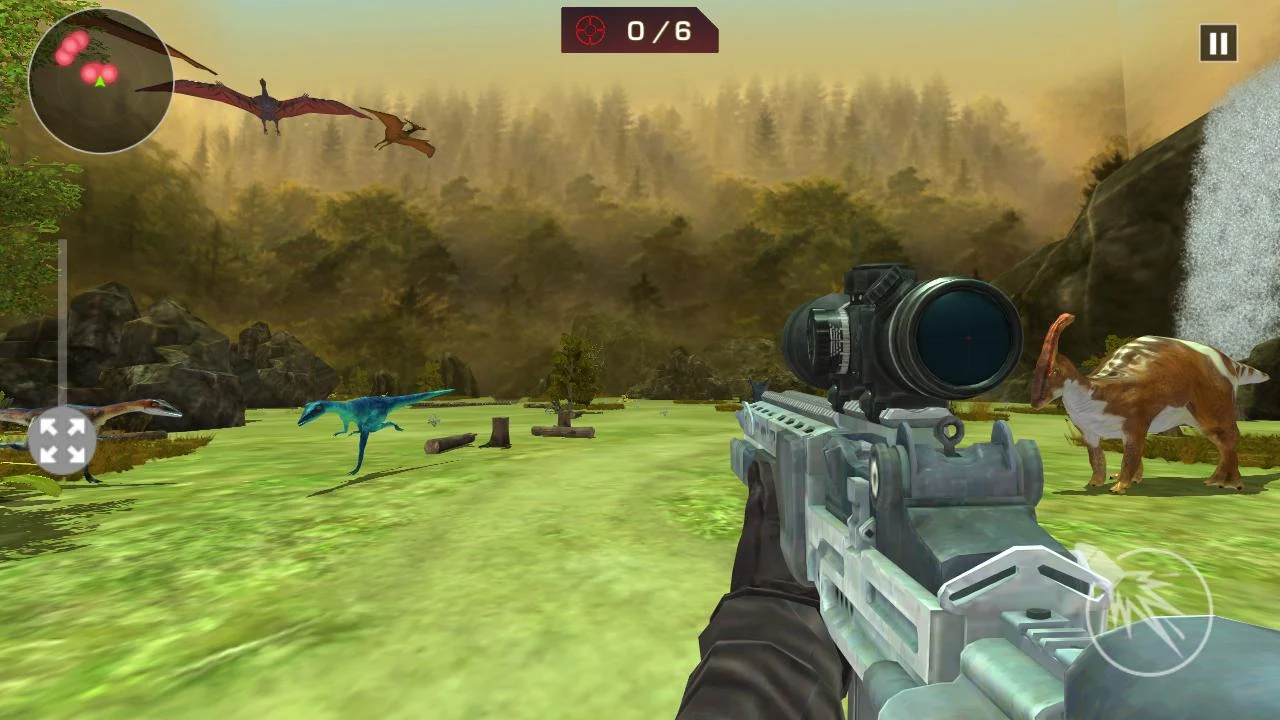Expand the view using the four-way arrows button
Image resolution: width=1280 pixels, height=720 pixels.
pyautogui.click(x=63, y=438)
